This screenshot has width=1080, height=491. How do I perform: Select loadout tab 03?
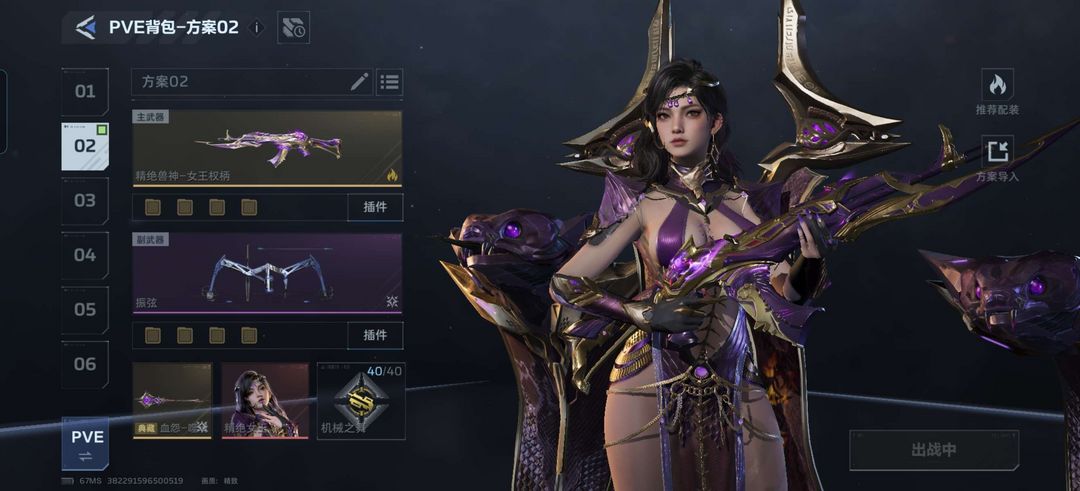(85, 201)
